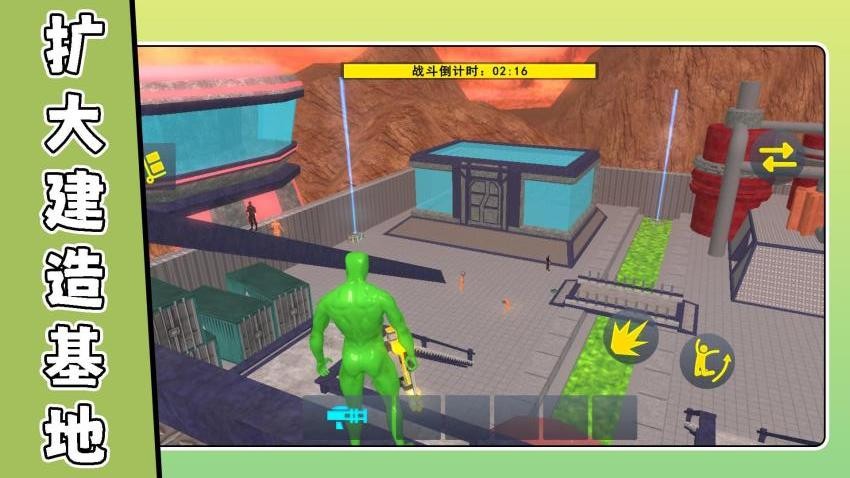Fire using the yellow burst attack button
850x478 pixels.
point(631,337)
